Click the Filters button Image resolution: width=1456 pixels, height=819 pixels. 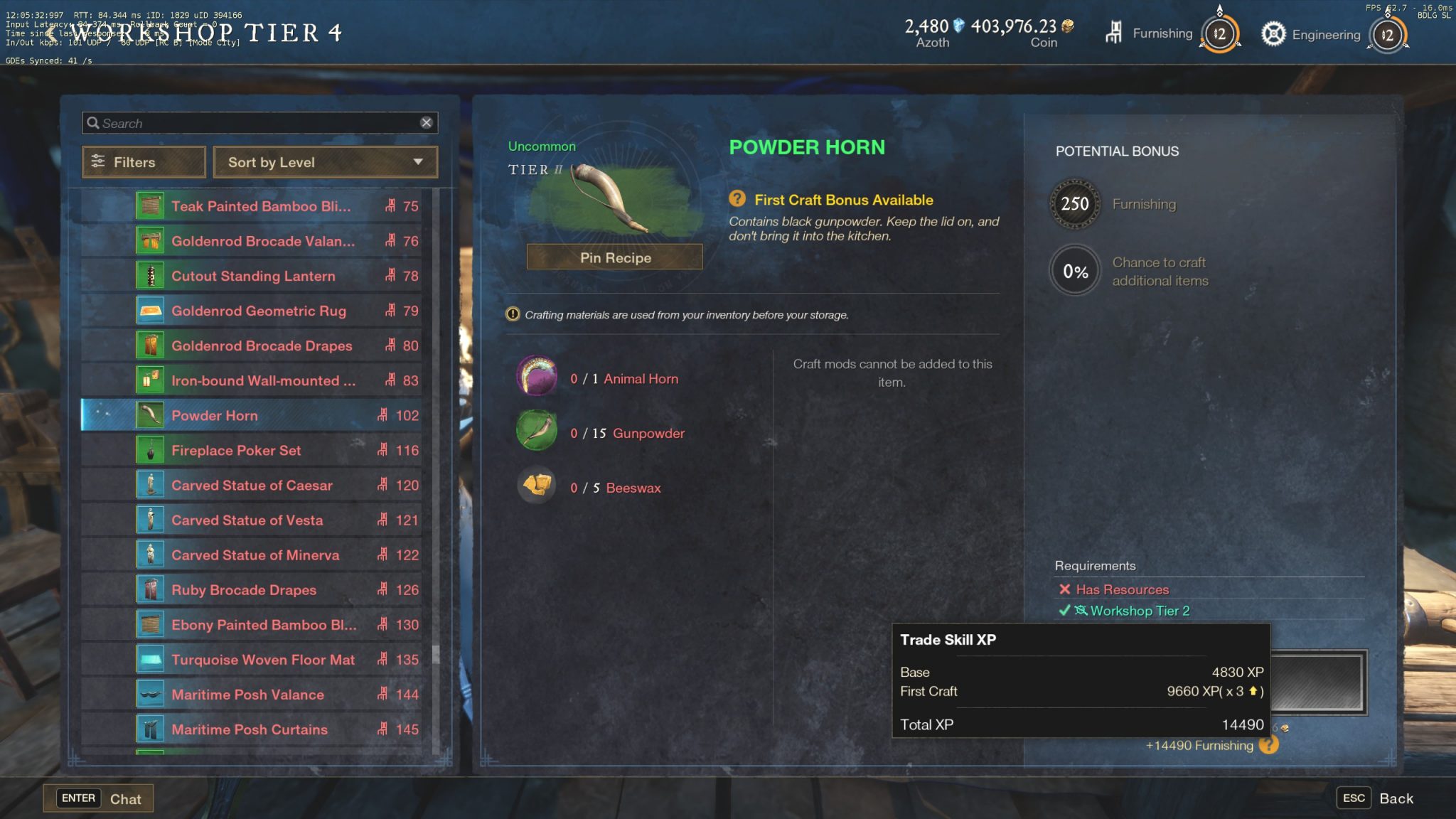click(x=144, y=162)
